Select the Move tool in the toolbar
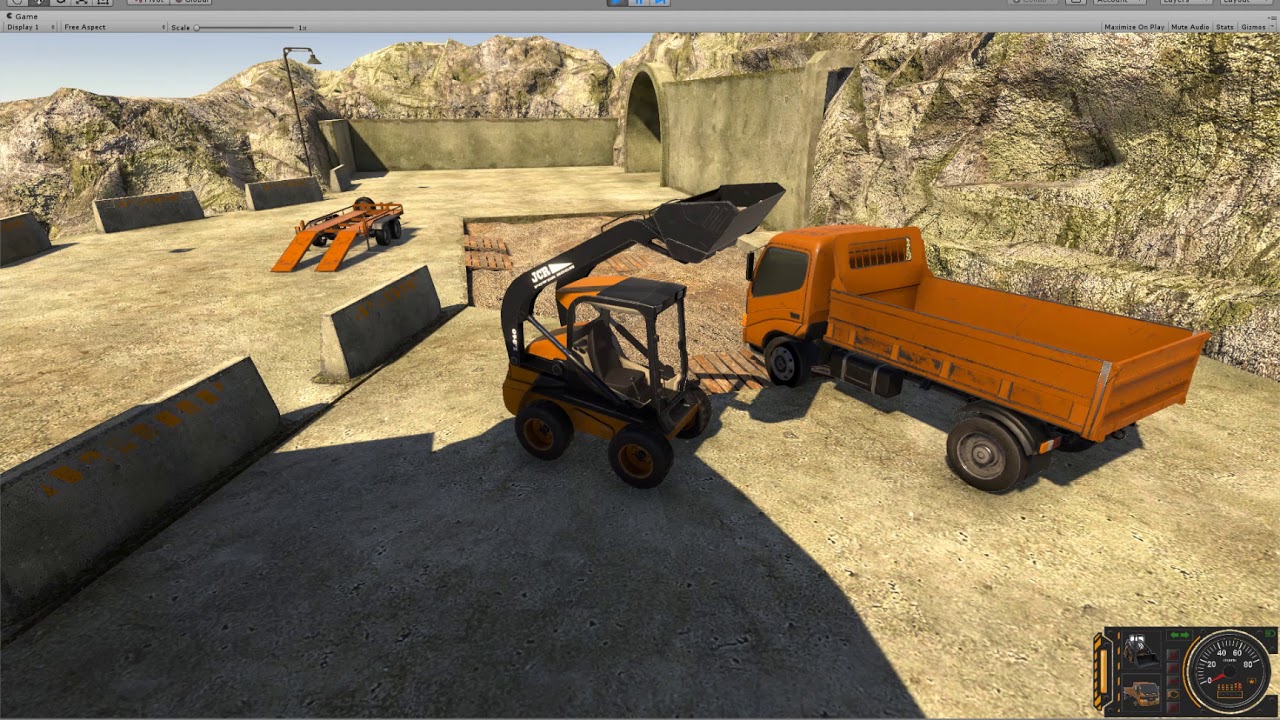 (x=39, y=3)
